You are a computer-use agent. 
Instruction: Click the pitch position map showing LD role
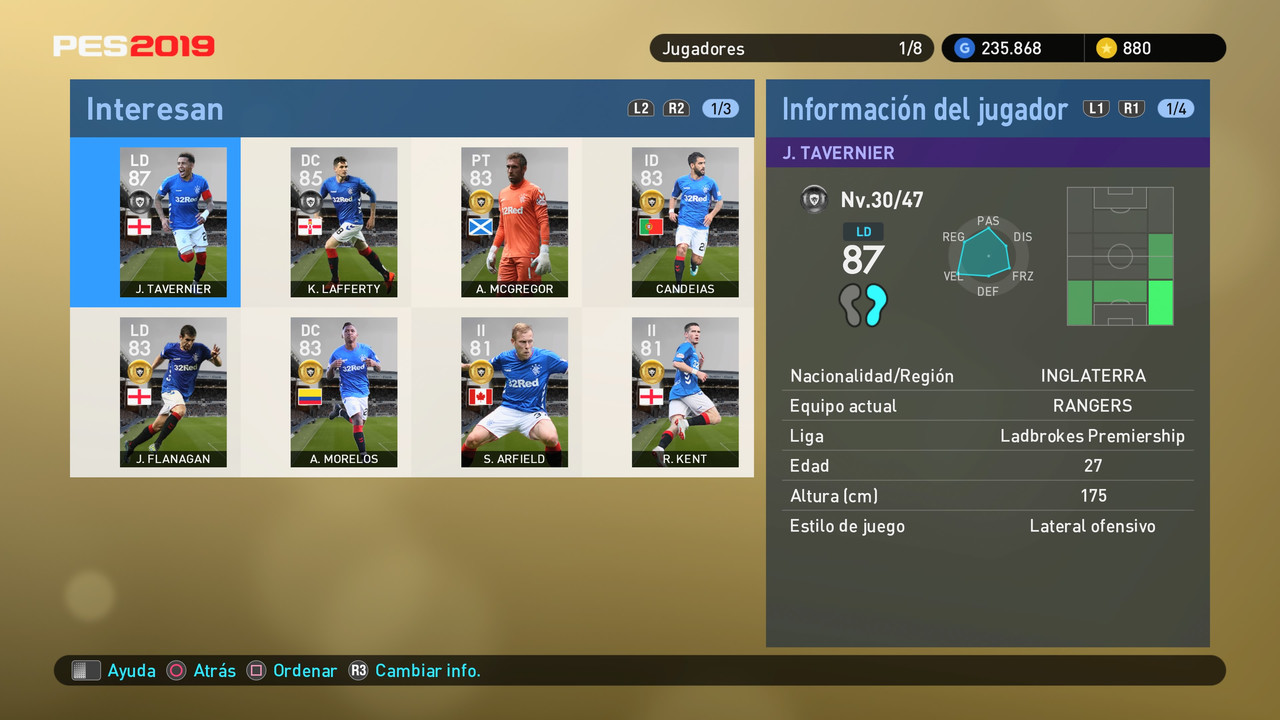click(x=1120, y=256)
